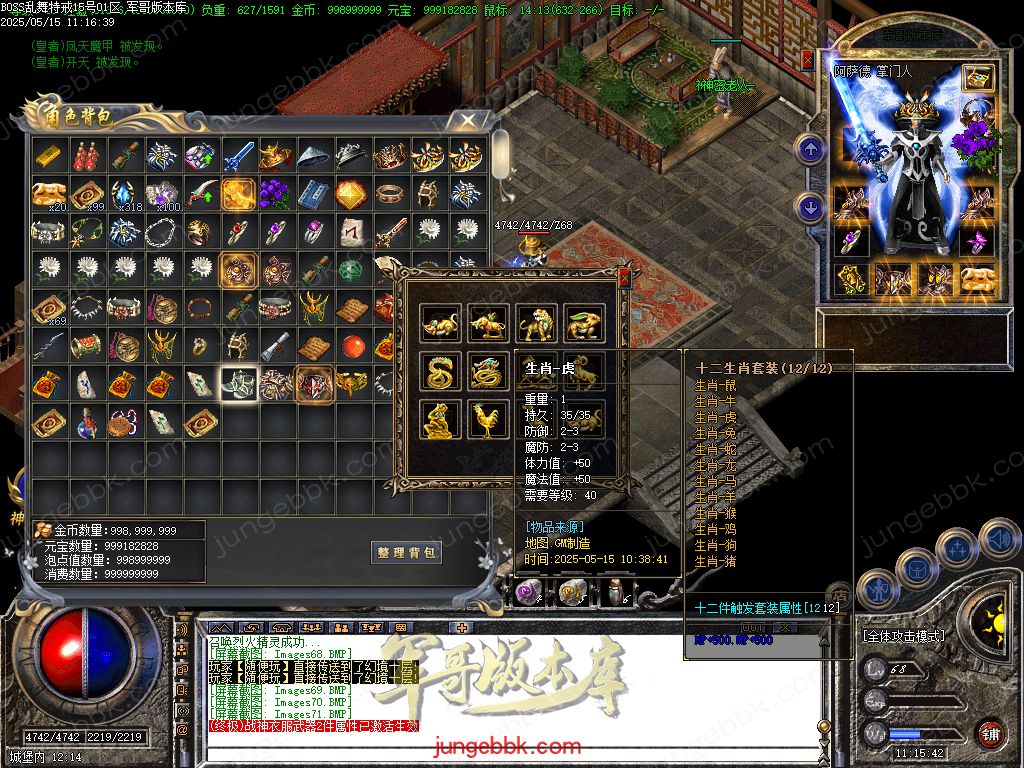Viewport: 1024px width, 768px height.
Task: Close the character equipment panel
Action: click(x=808, y=59)
